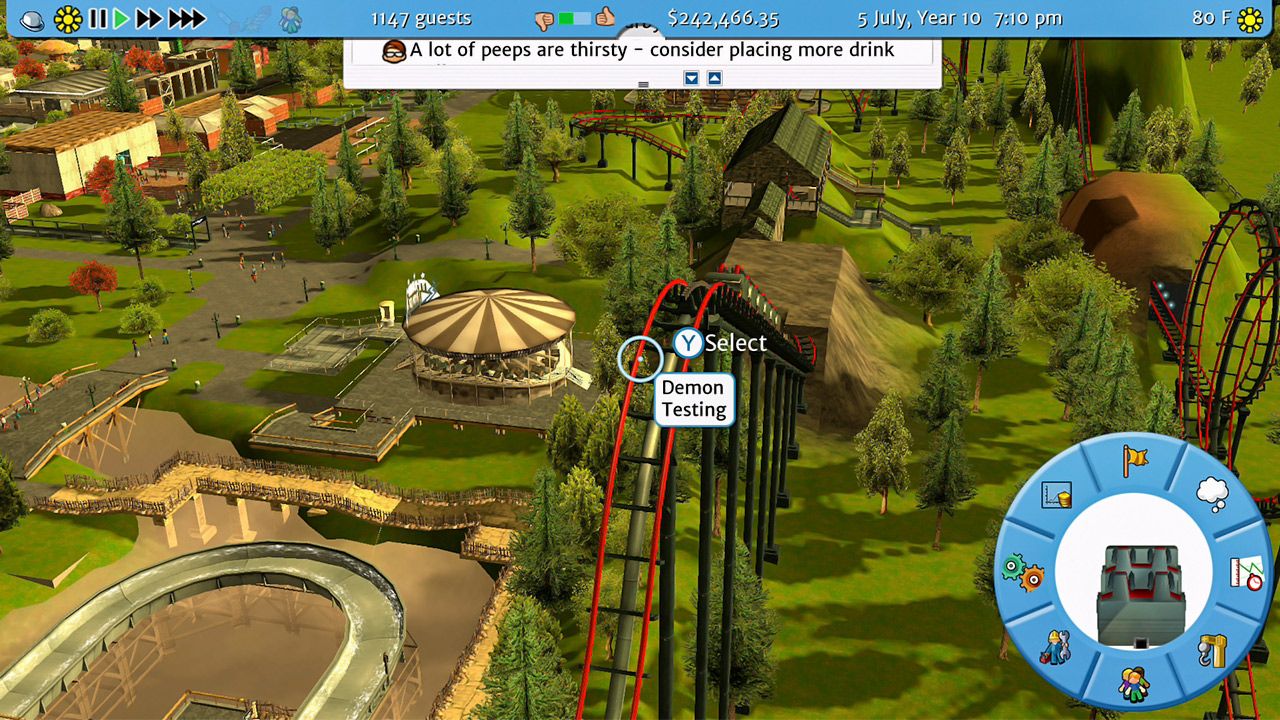Open the message list via the equals icon
Image resolution: width=1280 pixels, height=720 pixels.
tap(644, 84)
